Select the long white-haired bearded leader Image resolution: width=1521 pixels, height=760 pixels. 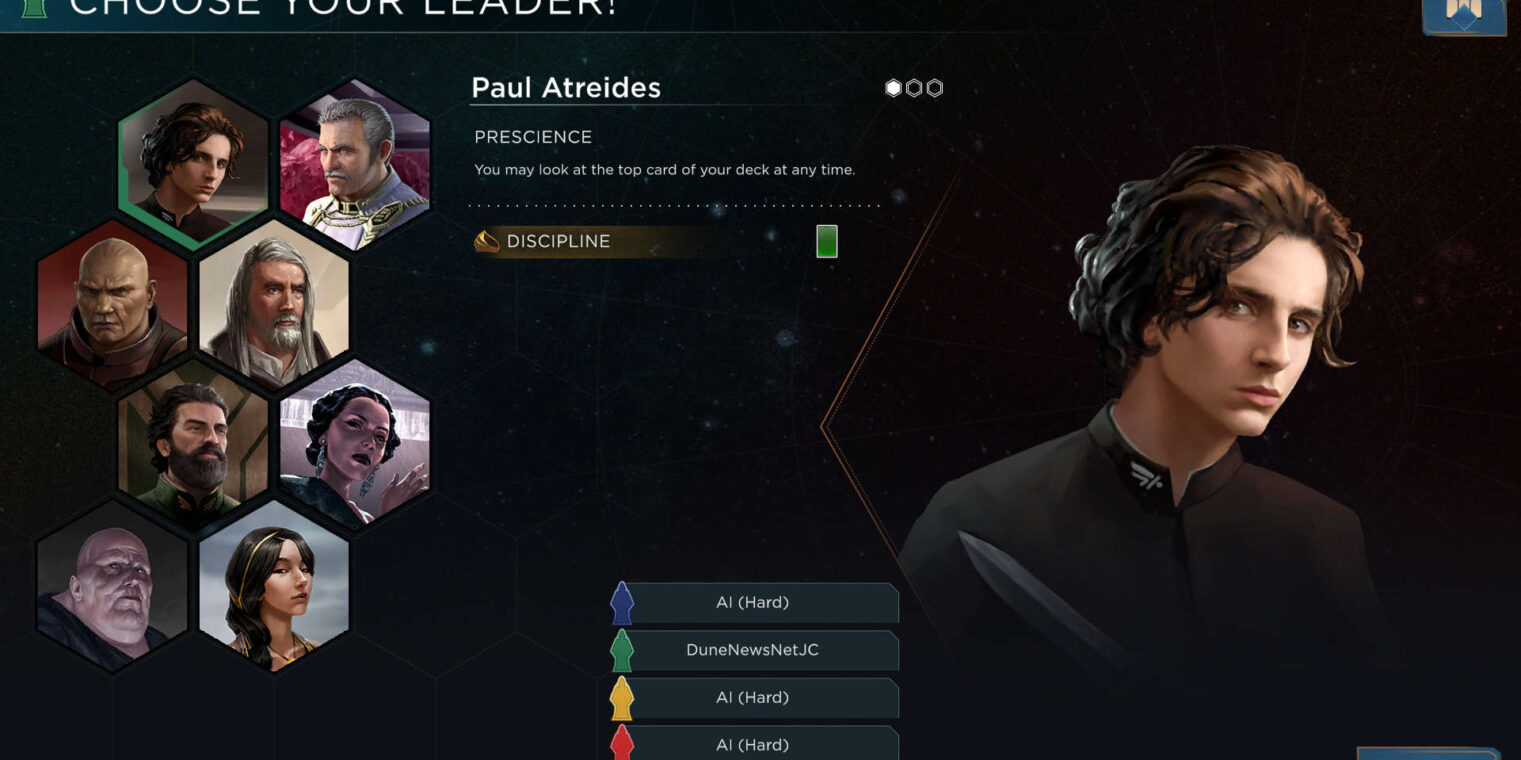coord(274,302)
